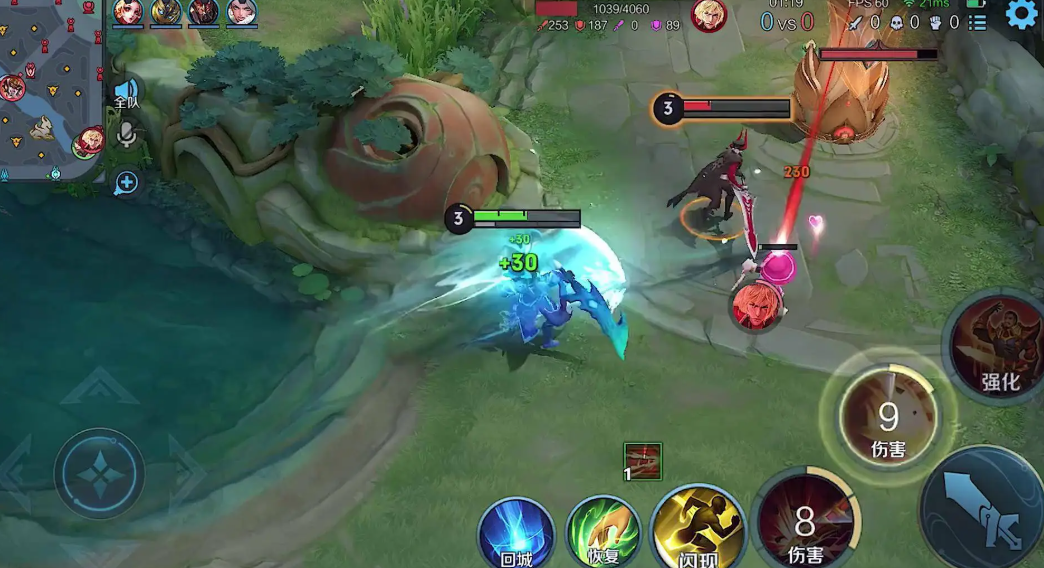
Task: Trigger the 闪现 flash summoner spell
Action: click(697, 527)
